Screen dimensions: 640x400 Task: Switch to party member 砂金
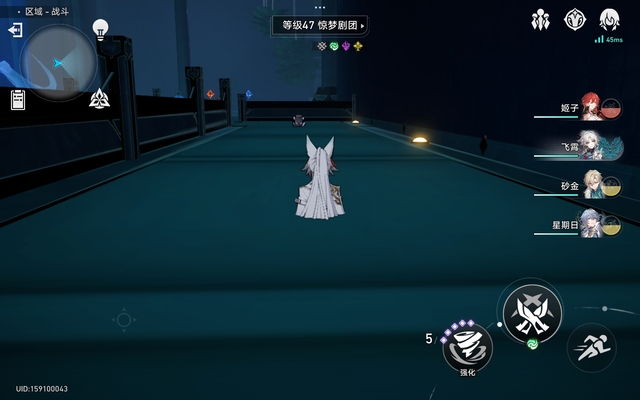(x=591, y=186)
